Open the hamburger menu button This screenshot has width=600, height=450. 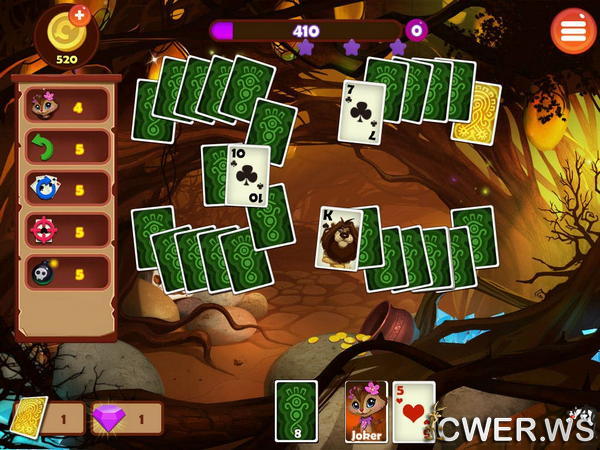(573, 30)
